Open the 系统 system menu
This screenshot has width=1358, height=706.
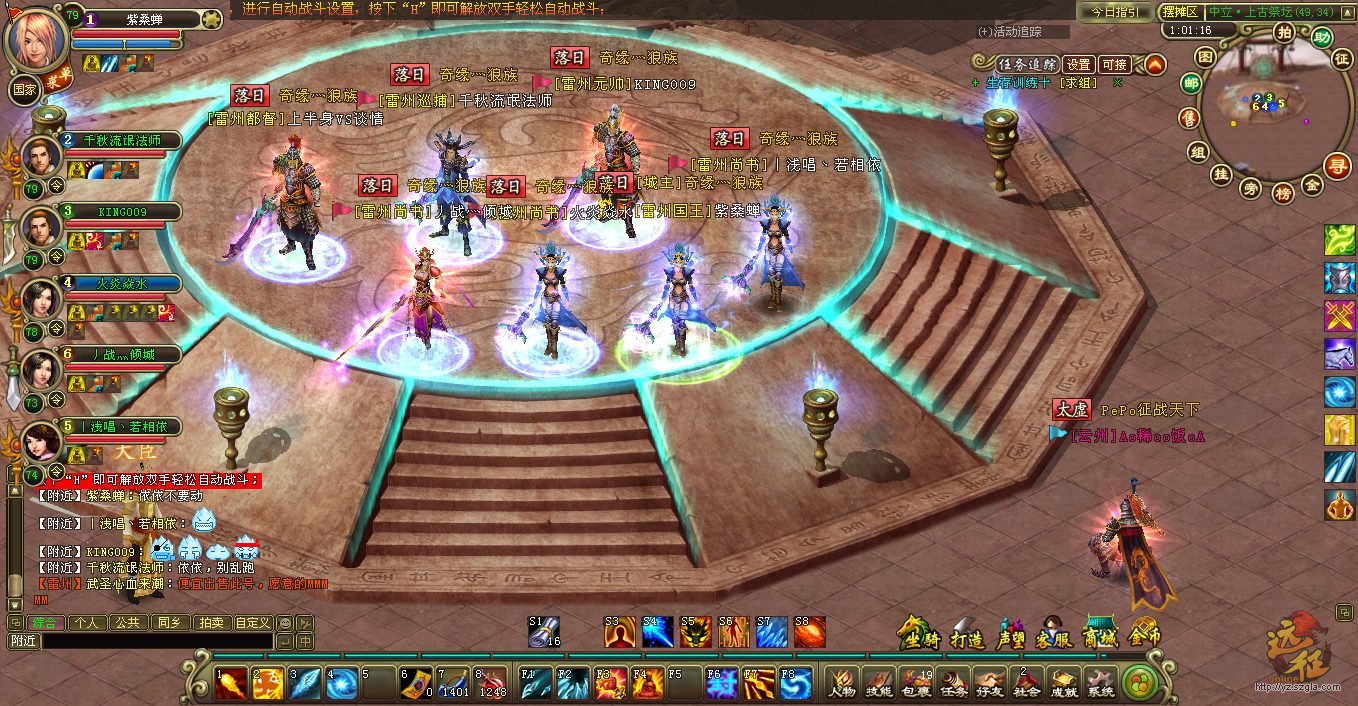(x=1100, y=683)
